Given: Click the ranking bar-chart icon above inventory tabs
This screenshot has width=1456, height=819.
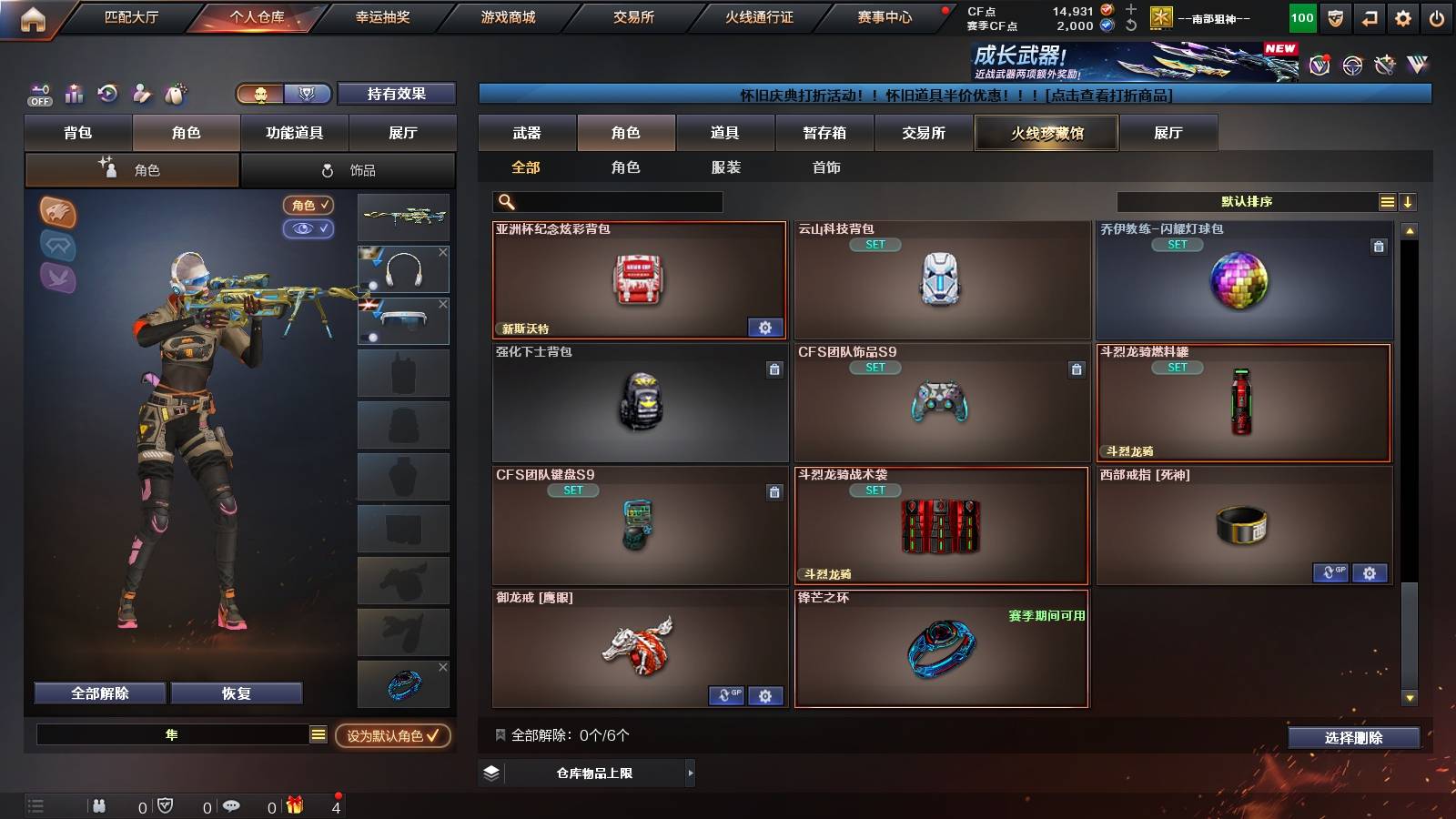Looking at the screenshot, I should pyautogui.click(x=74, y=93).
